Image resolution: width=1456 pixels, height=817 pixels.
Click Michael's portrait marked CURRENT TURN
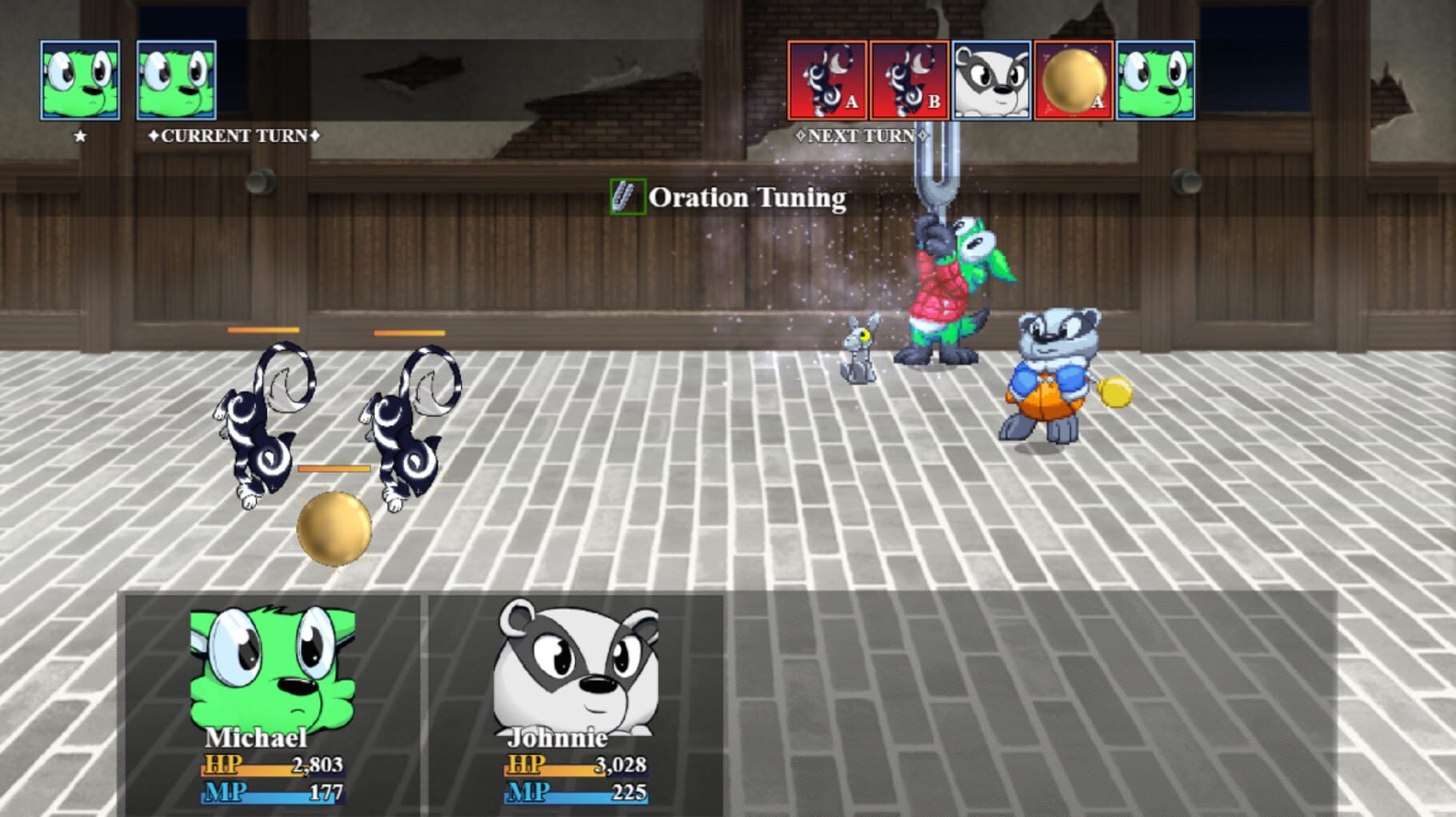point(175,80)
